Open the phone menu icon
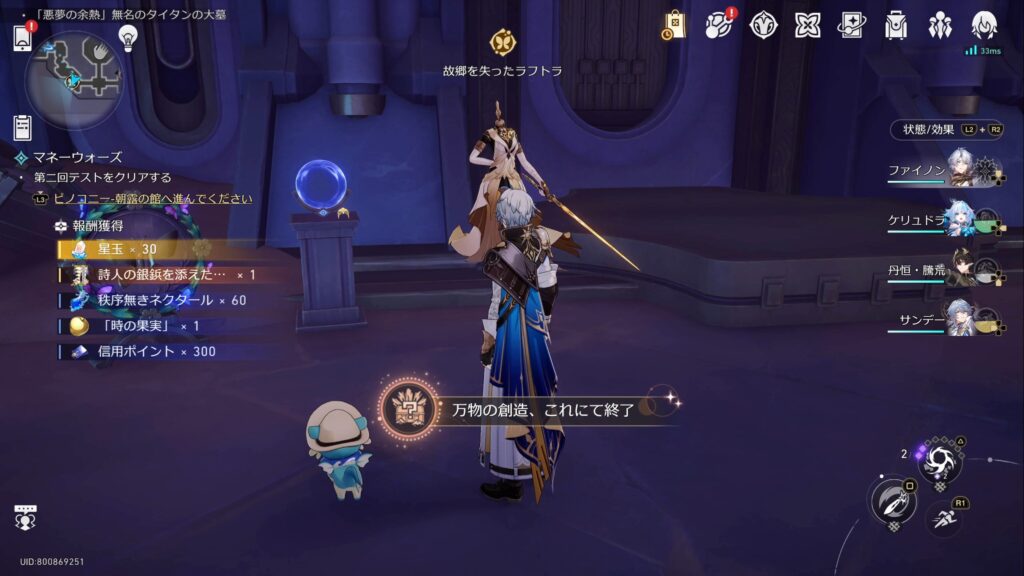This screenshot has height=576, width=1024. [23, 38]
